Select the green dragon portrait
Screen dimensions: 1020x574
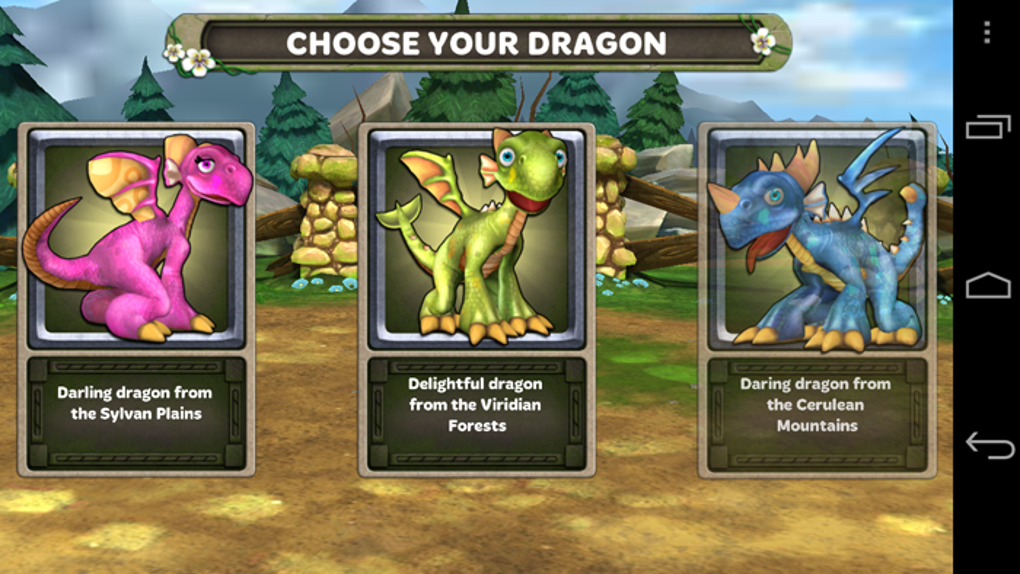point(476,238)
